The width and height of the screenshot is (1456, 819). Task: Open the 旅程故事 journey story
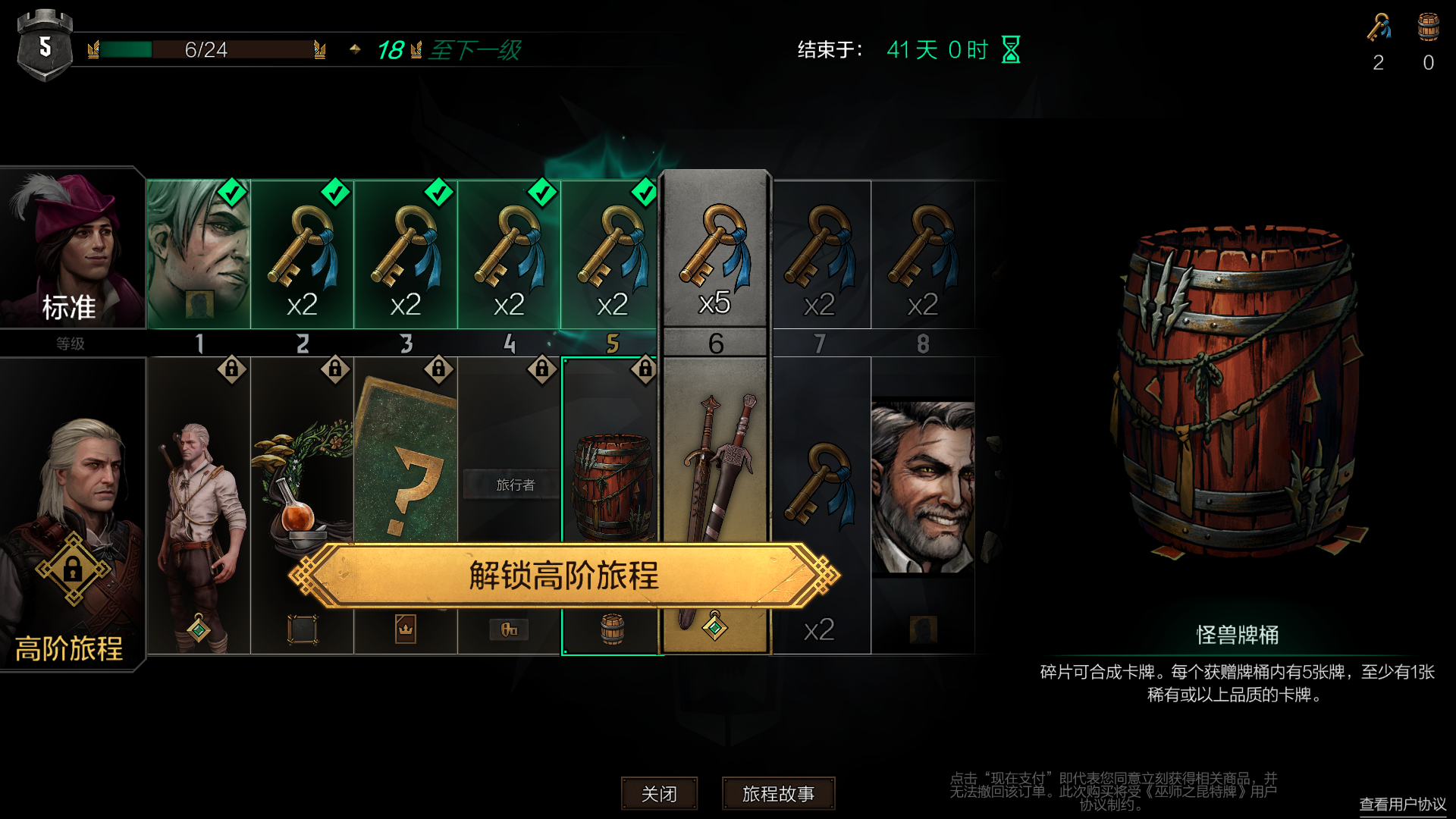pyautogui.click(x=778, y=793)
